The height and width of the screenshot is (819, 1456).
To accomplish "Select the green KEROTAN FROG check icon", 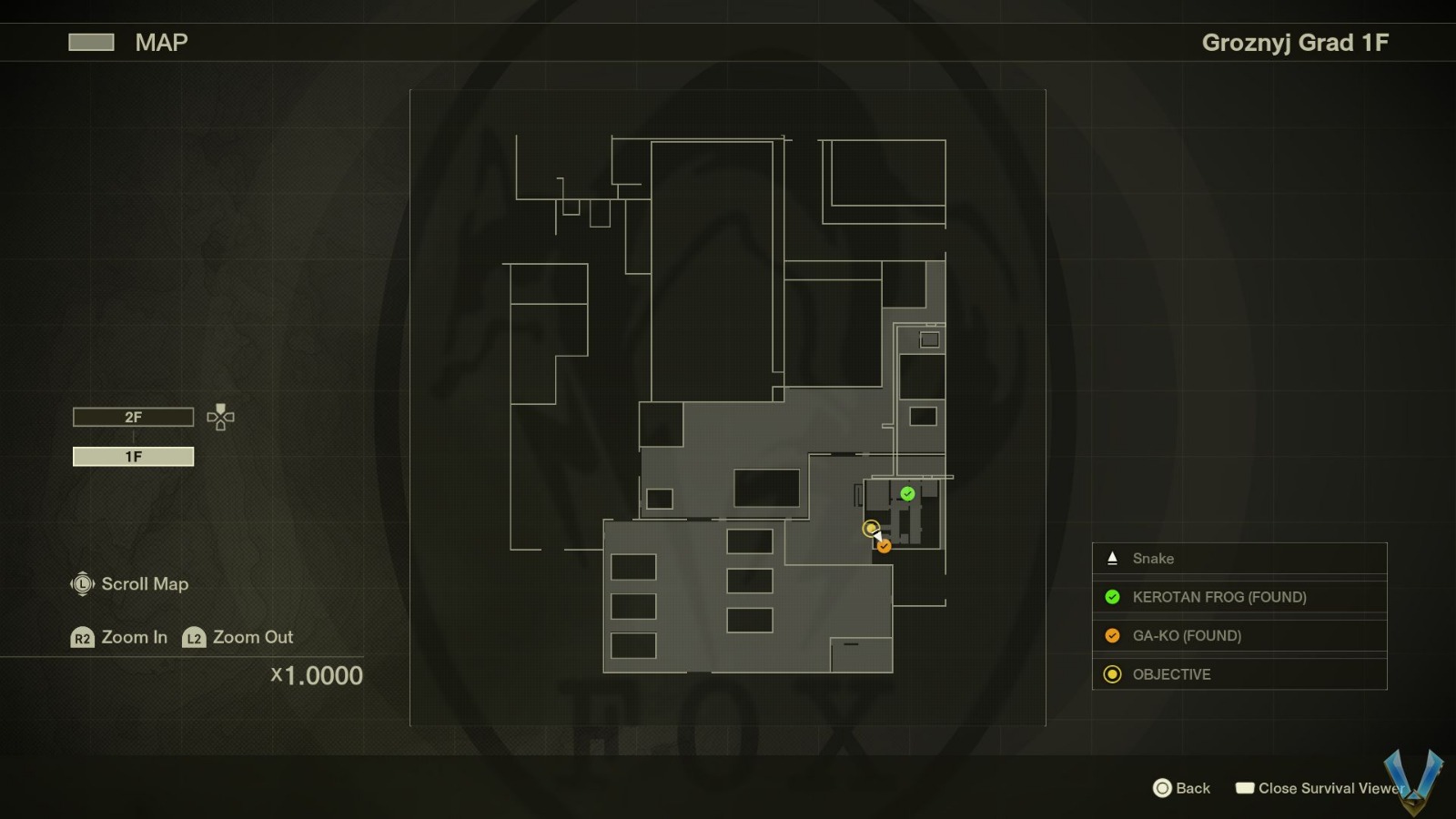I will click(1111, 597).
